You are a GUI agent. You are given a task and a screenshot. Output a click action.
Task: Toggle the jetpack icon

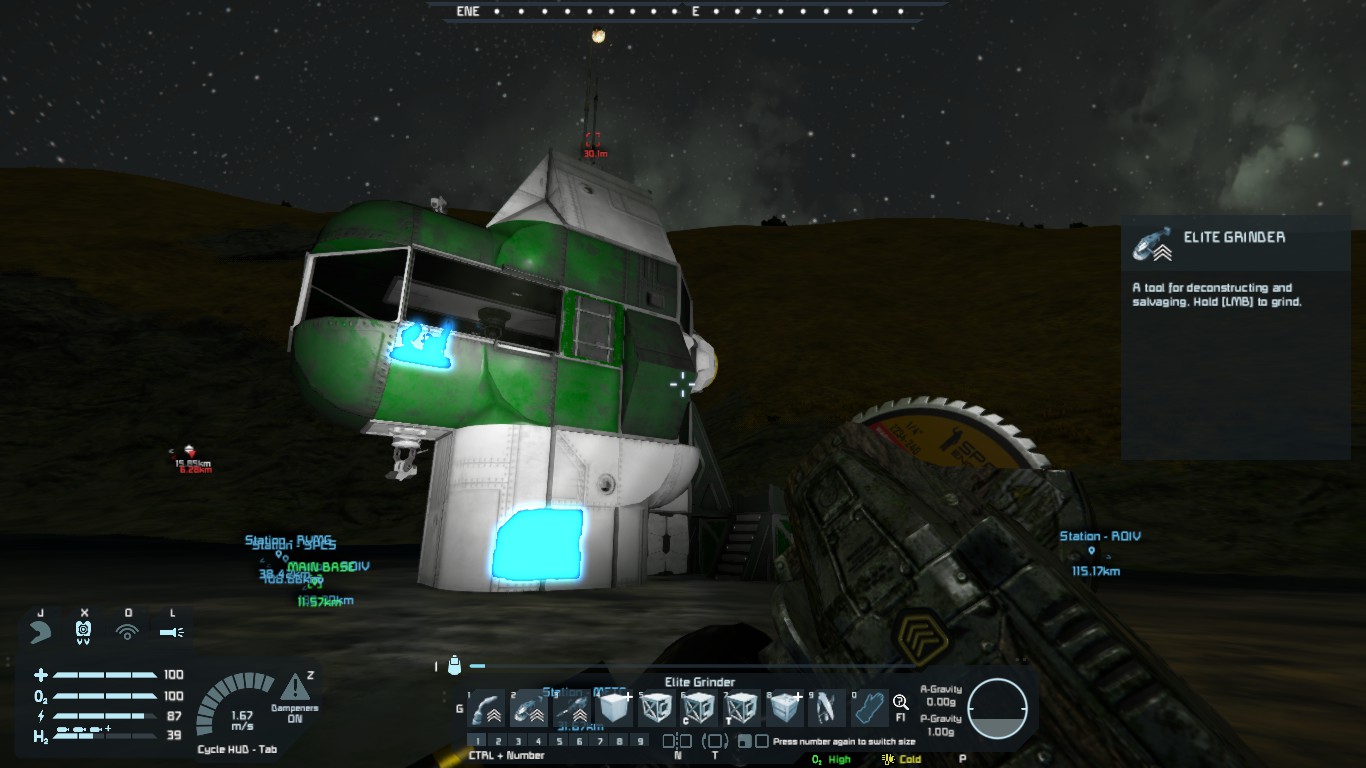[41, 631]
